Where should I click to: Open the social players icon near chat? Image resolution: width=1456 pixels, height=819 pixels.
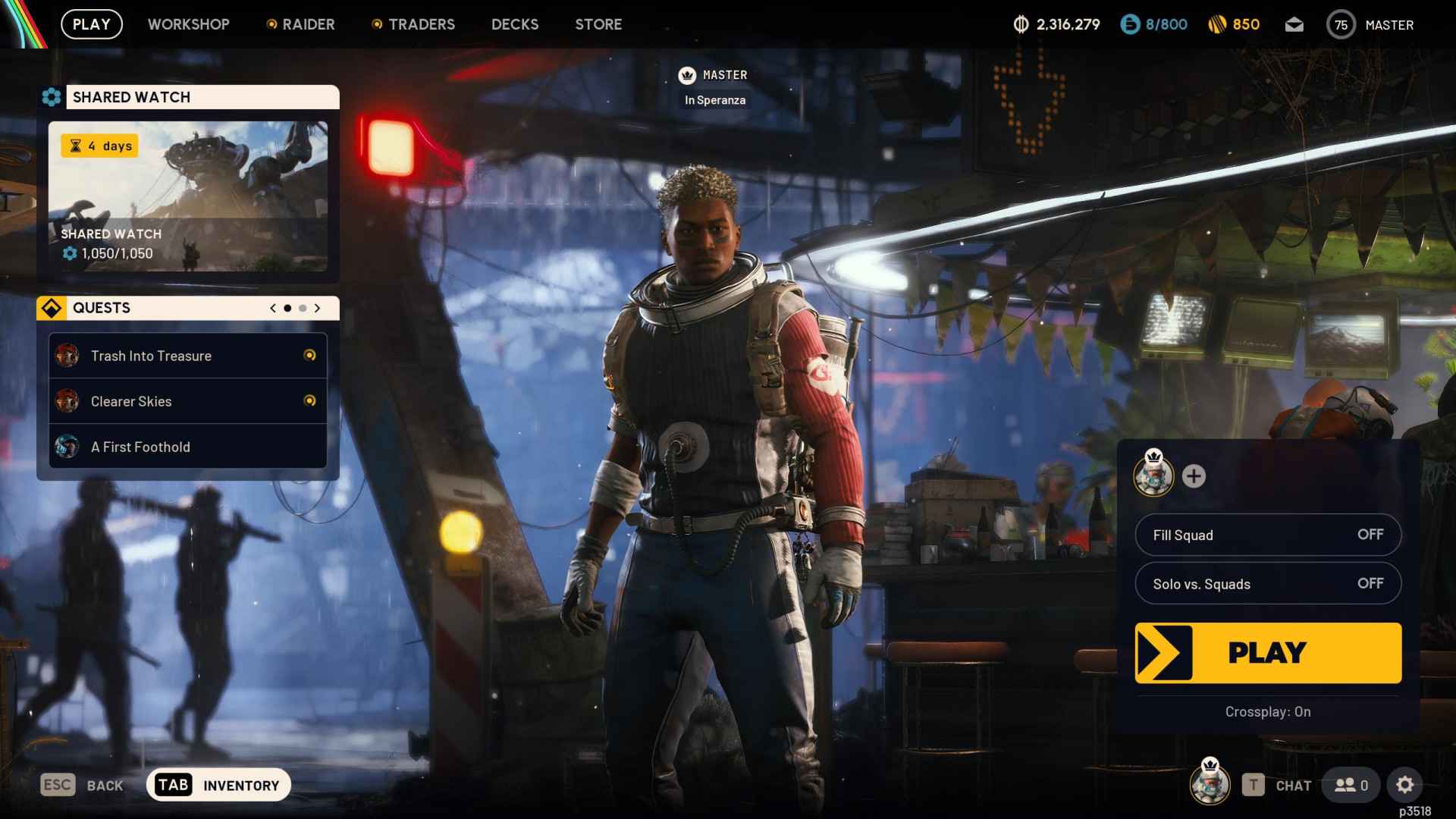click(1349, 785)
